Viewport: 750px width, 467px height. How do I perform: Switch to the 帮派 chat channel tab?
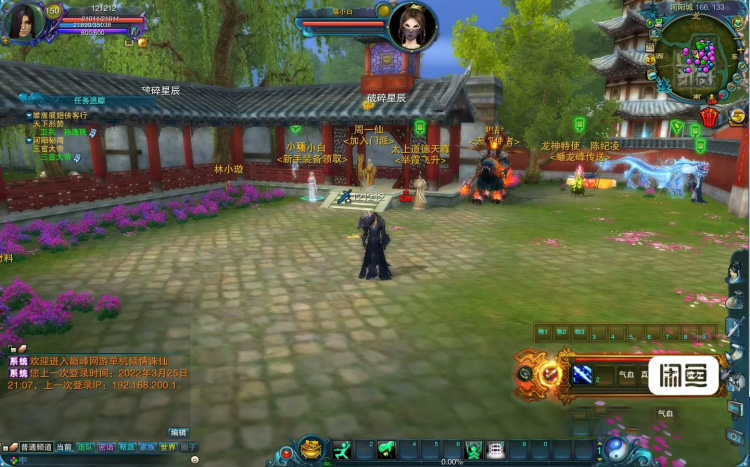[126, 448]
